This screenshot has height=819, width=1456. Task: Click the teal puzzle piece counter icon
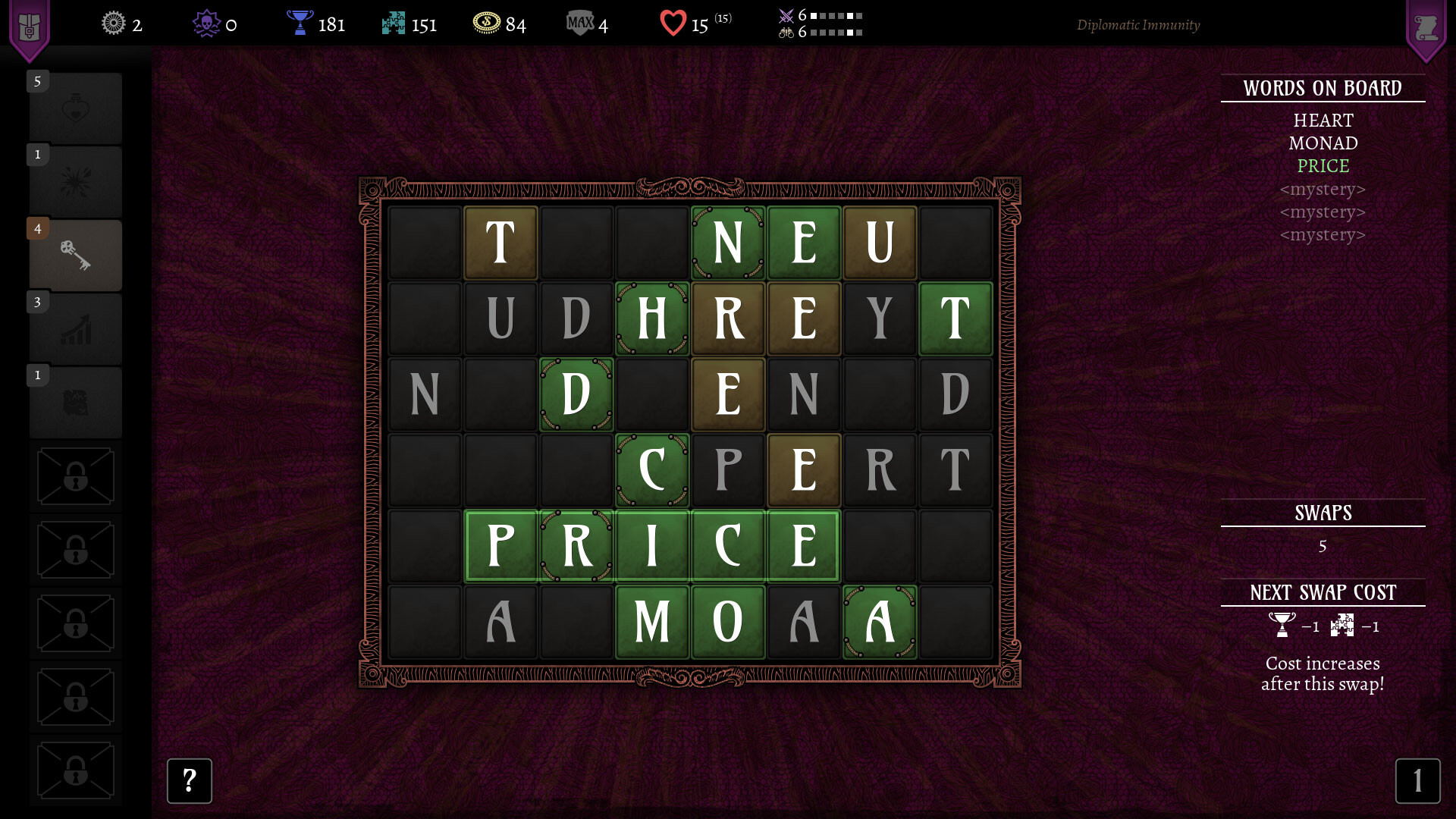[394, 24]
